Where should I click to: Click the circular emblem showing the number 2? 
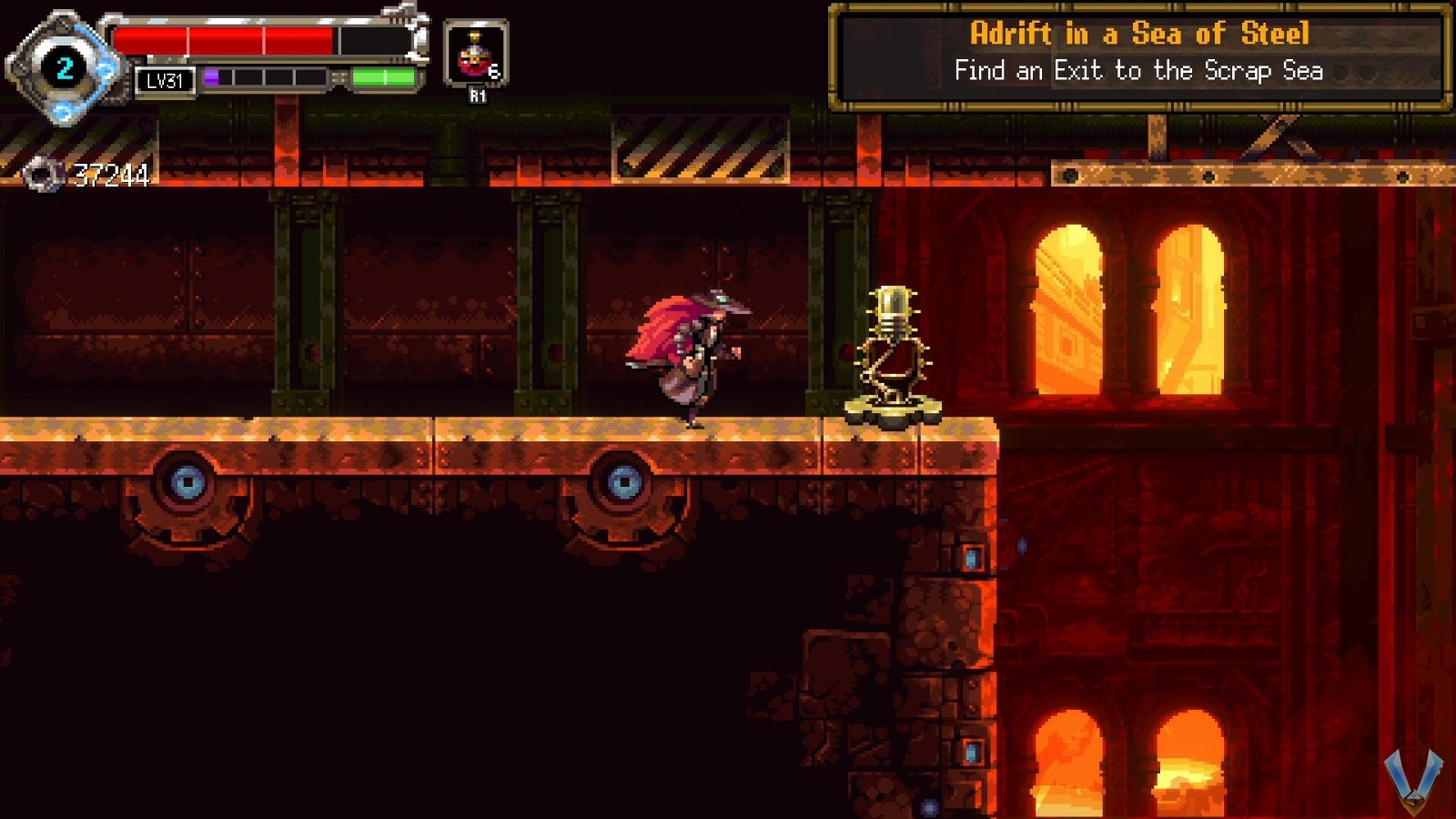[x=62, y=66]
